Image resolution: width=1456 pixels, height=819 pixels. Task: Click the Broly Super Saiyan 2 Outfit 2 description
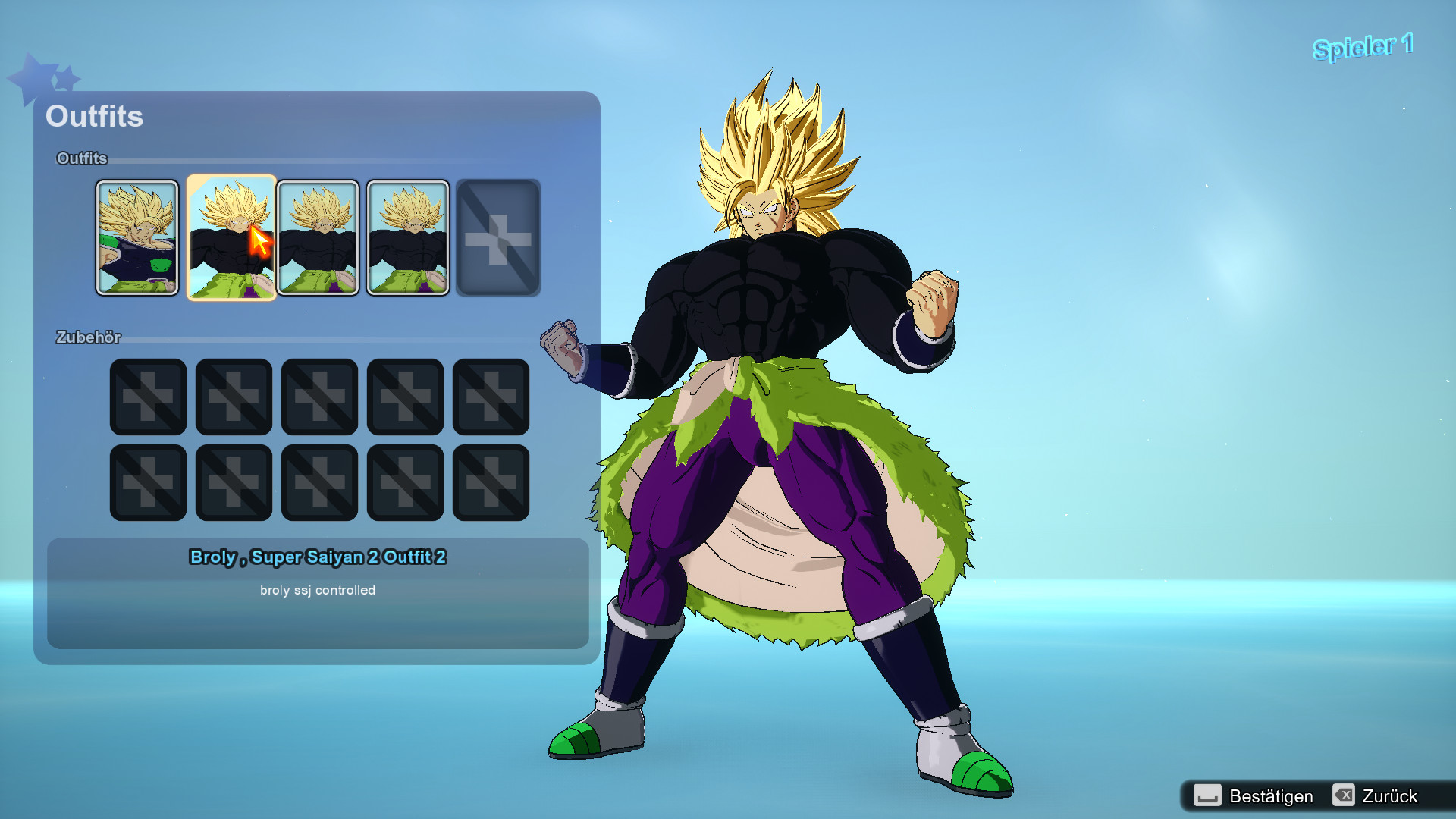click(x=318, y=557)
